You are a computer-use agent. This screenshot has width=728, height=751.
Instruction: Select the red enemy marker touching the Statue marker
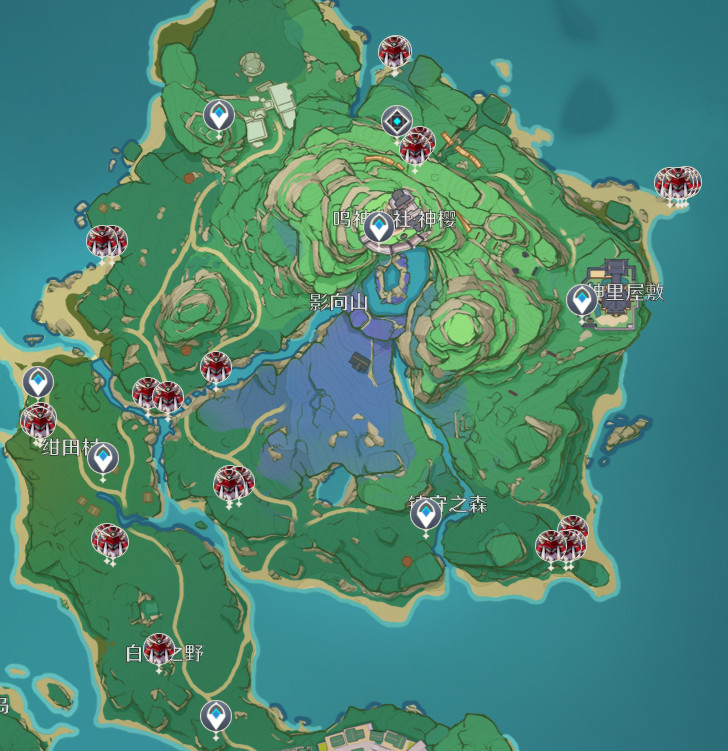click(416, 146)
